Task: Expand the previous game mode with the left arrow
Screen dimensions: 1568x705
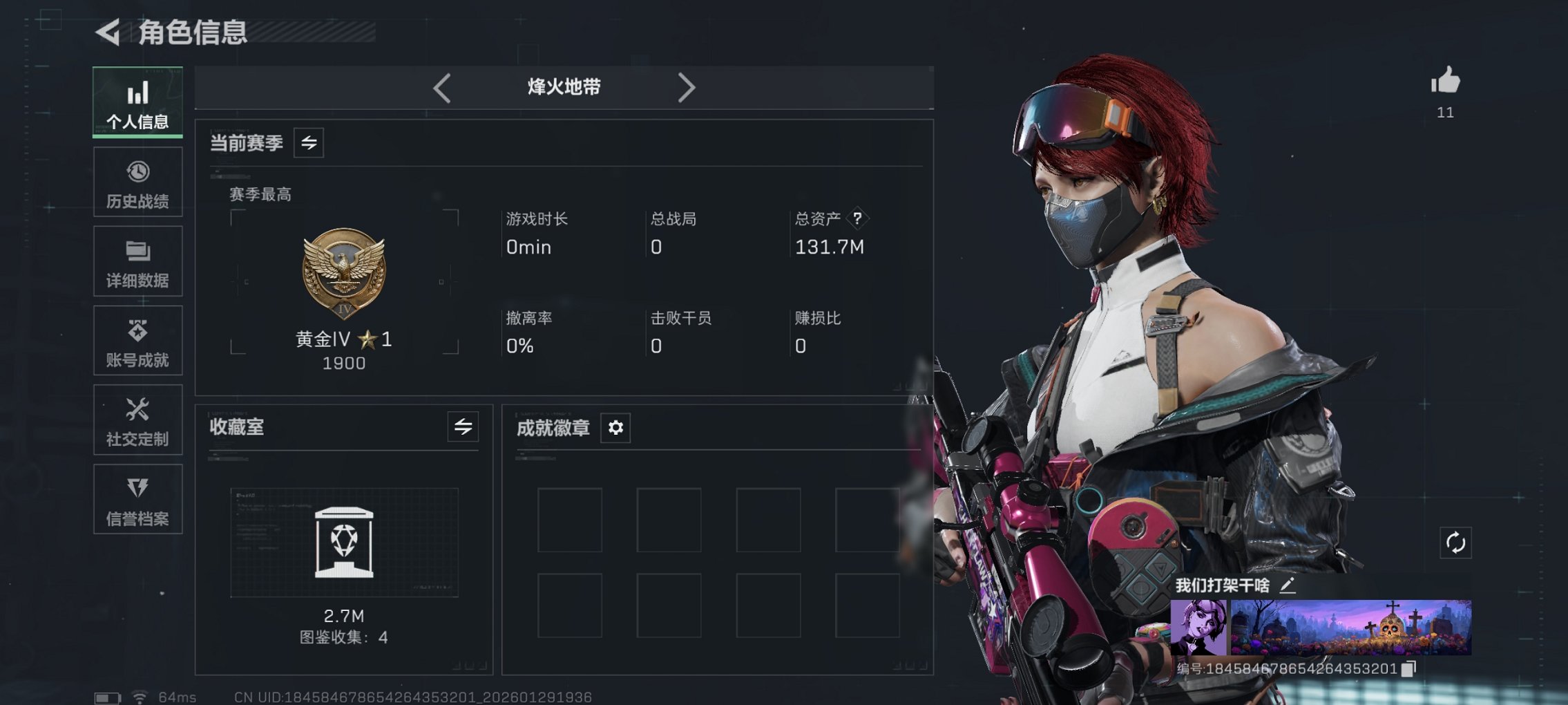Action: click(x=442, y=88)
